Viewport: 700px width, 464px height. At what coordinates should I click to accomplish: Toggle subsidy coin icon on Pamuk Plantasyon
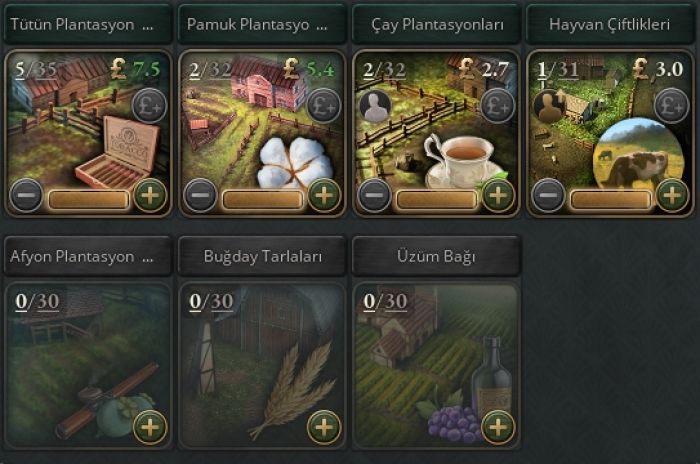[x=323, y=105]
